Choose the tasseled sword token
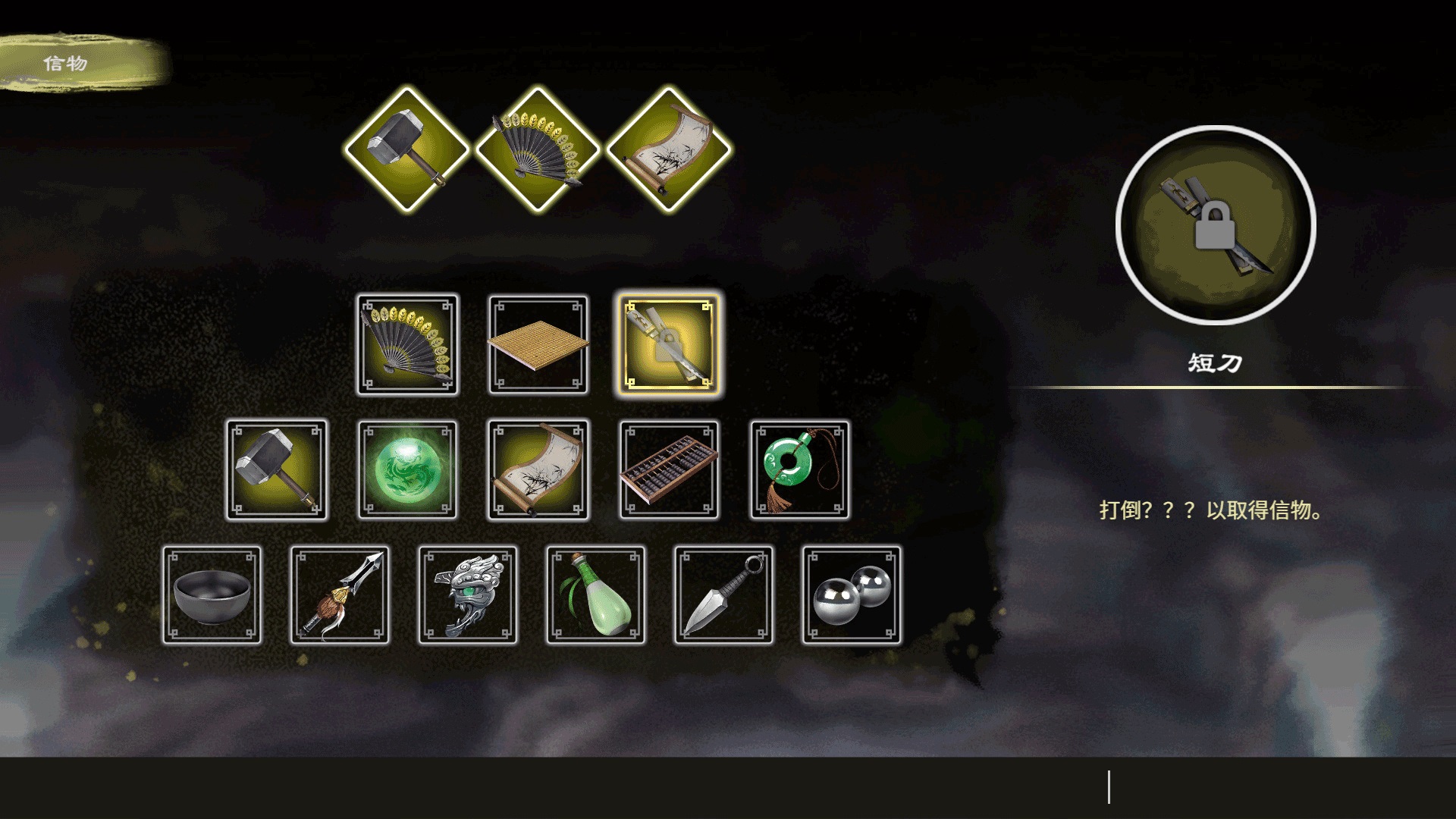The image size is (1456, 819). [x=340, y=595]
